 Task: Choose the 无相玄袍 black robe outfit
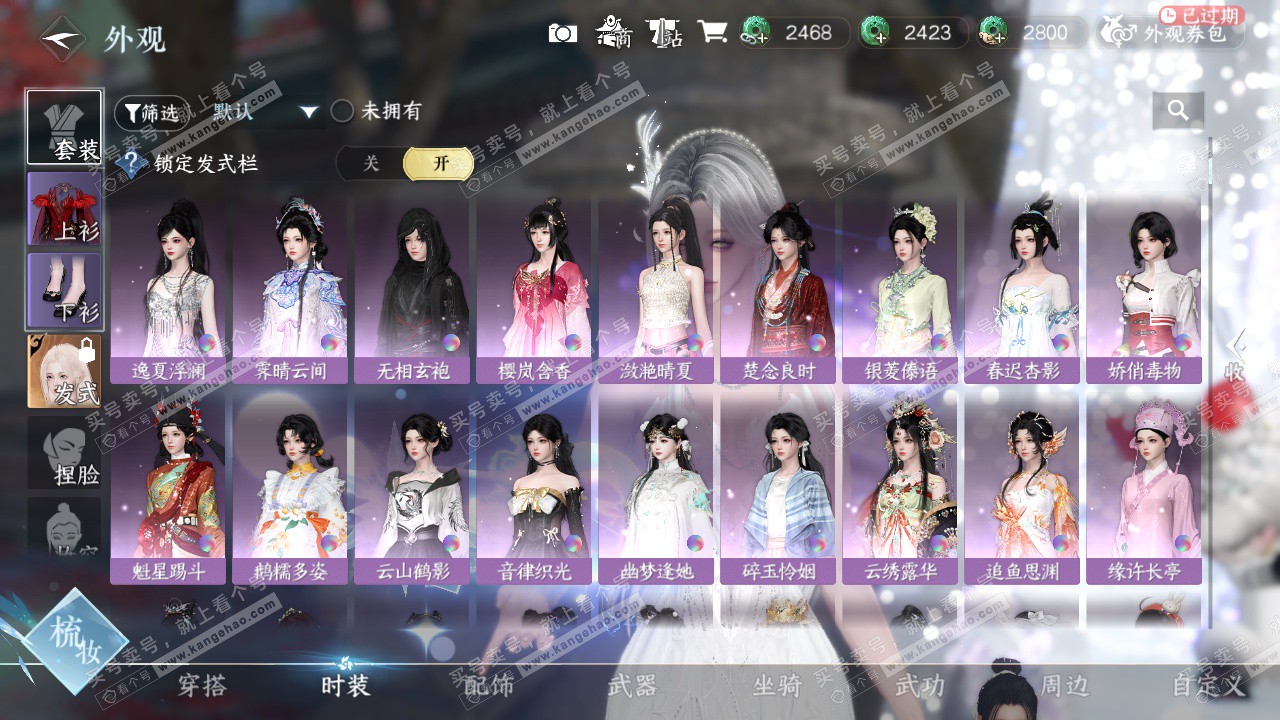click(x=412, y=290)
